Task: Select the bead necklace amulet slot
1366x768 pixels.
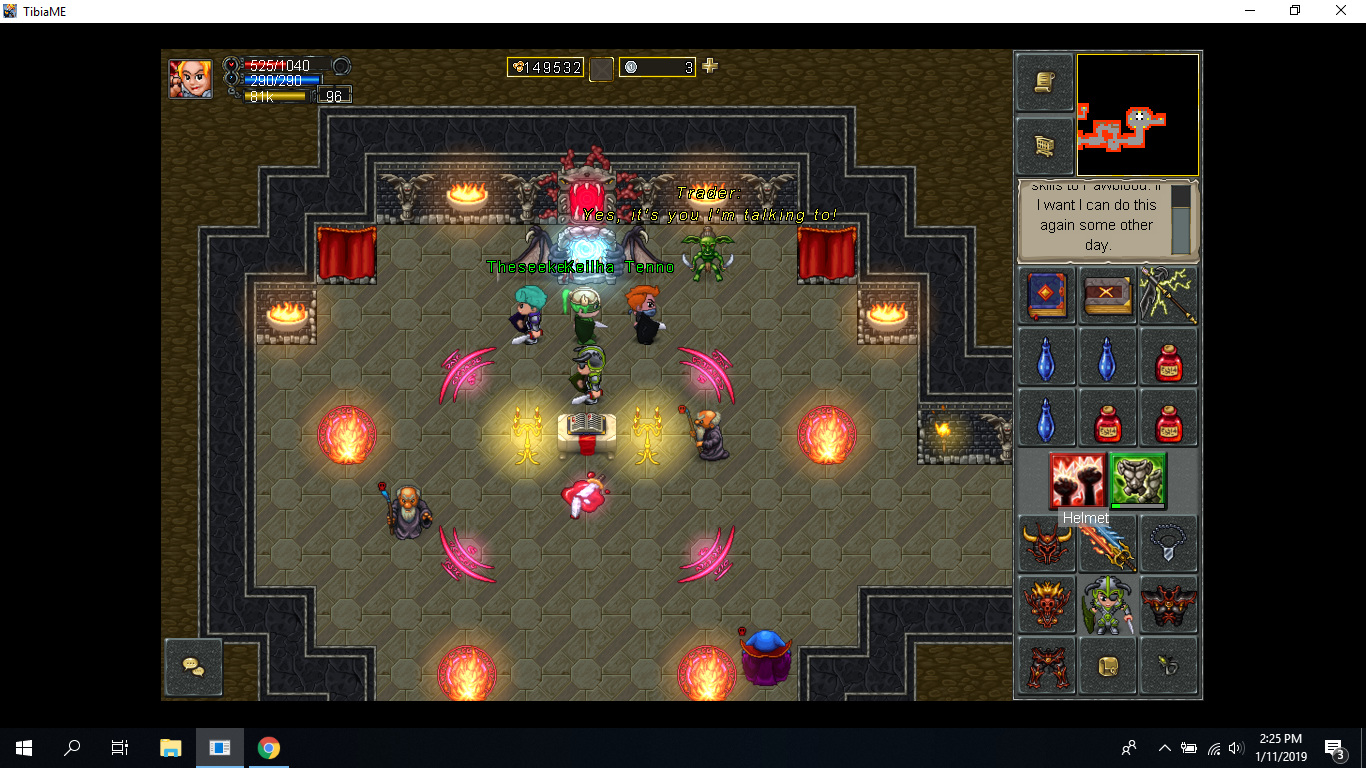Action: click(1168, 545)
